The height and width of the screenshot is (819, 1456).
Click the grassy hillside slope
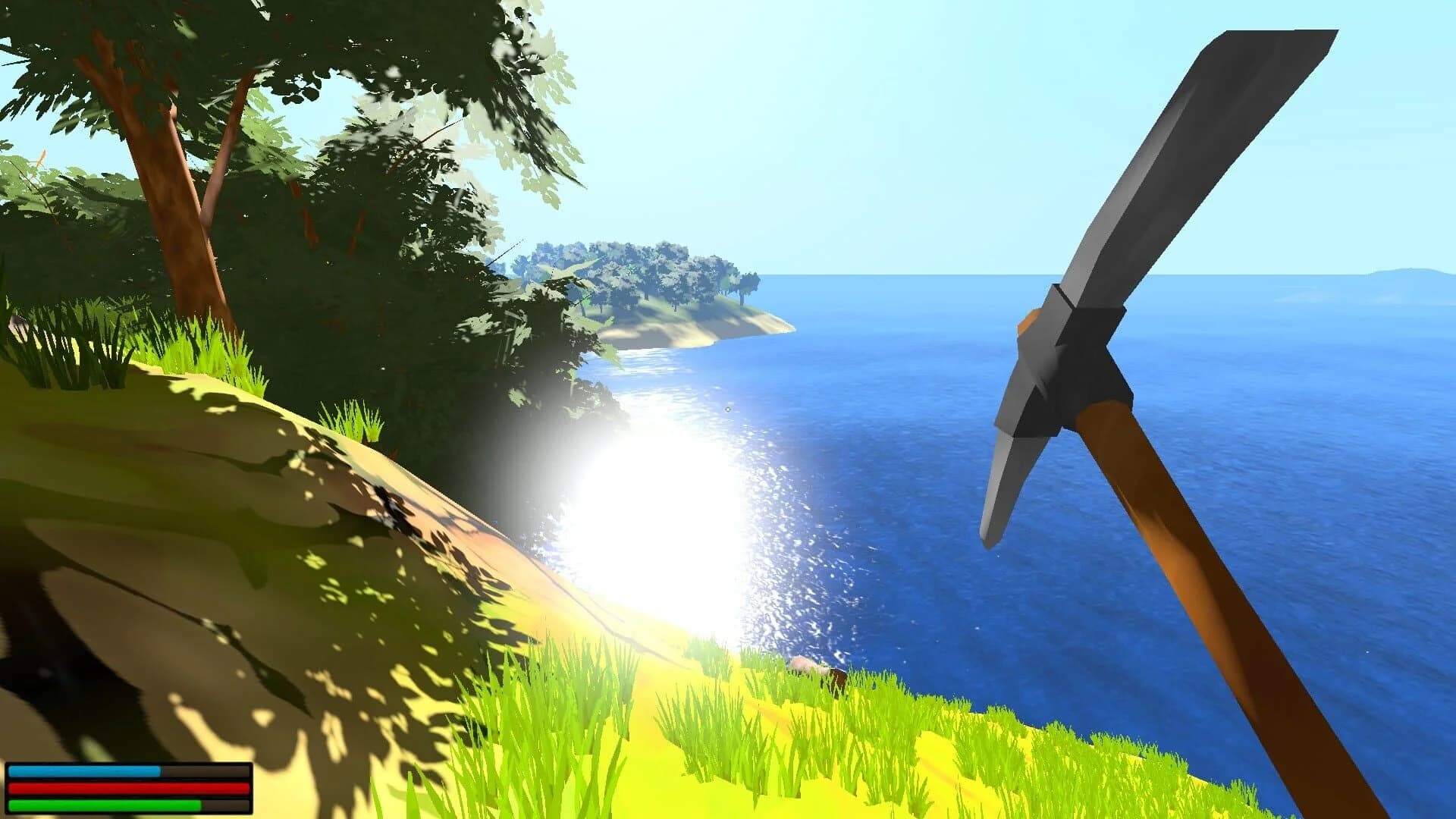point(303,531)
